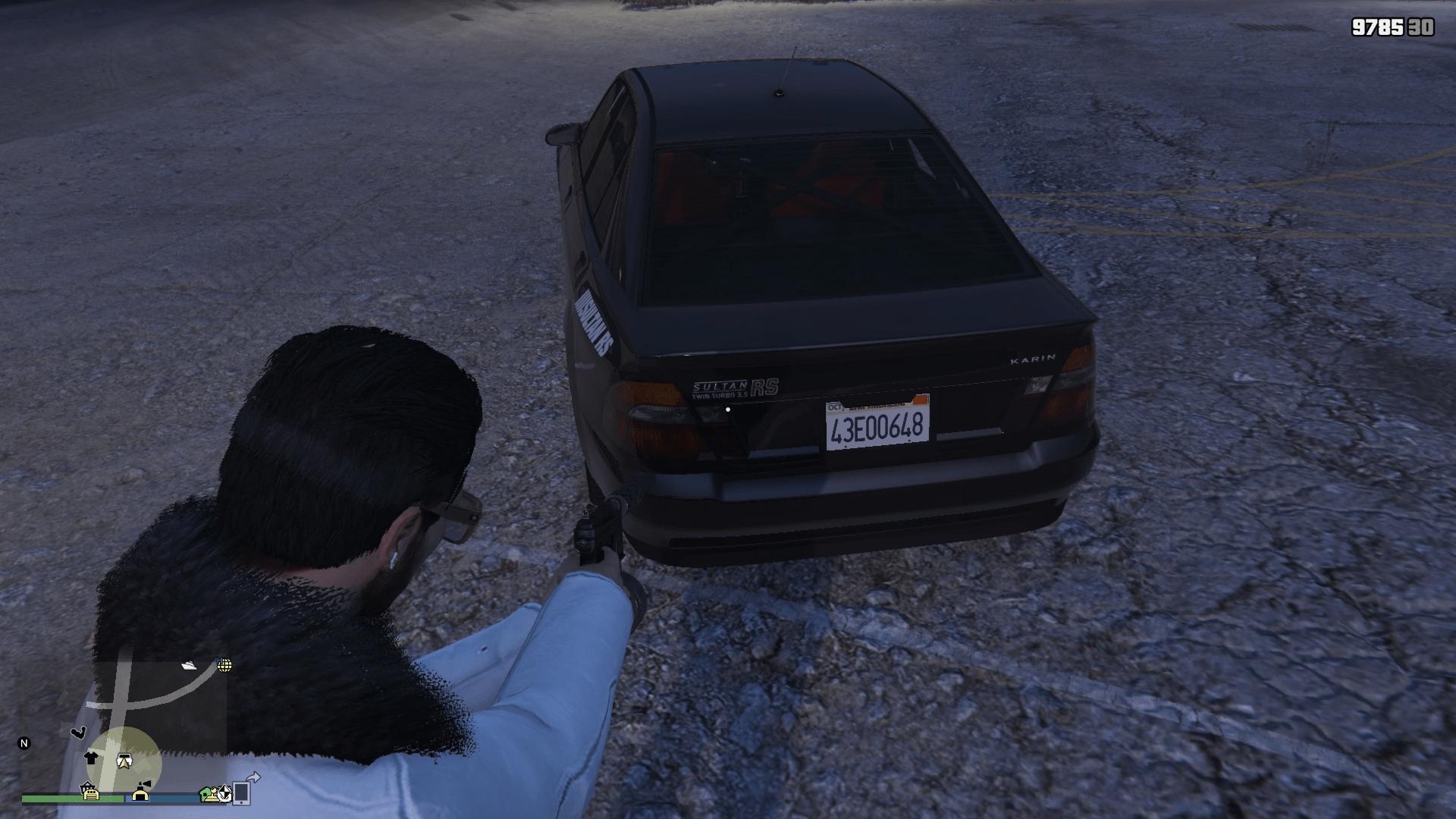Open the phone icon beside the minimap
Screen dimensions: 1456x819
coord(242,792)
